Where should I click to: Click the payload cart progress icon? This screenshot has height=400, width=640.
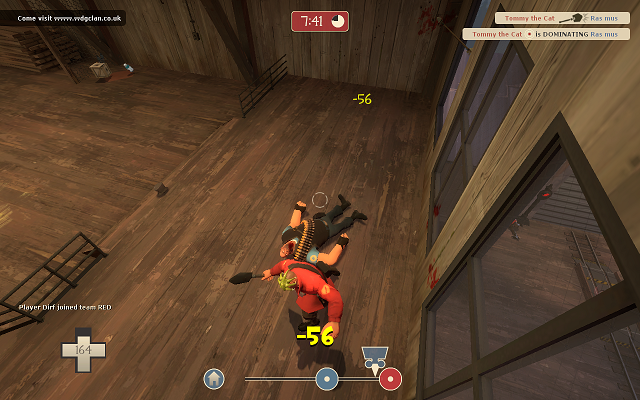[375, 356]
